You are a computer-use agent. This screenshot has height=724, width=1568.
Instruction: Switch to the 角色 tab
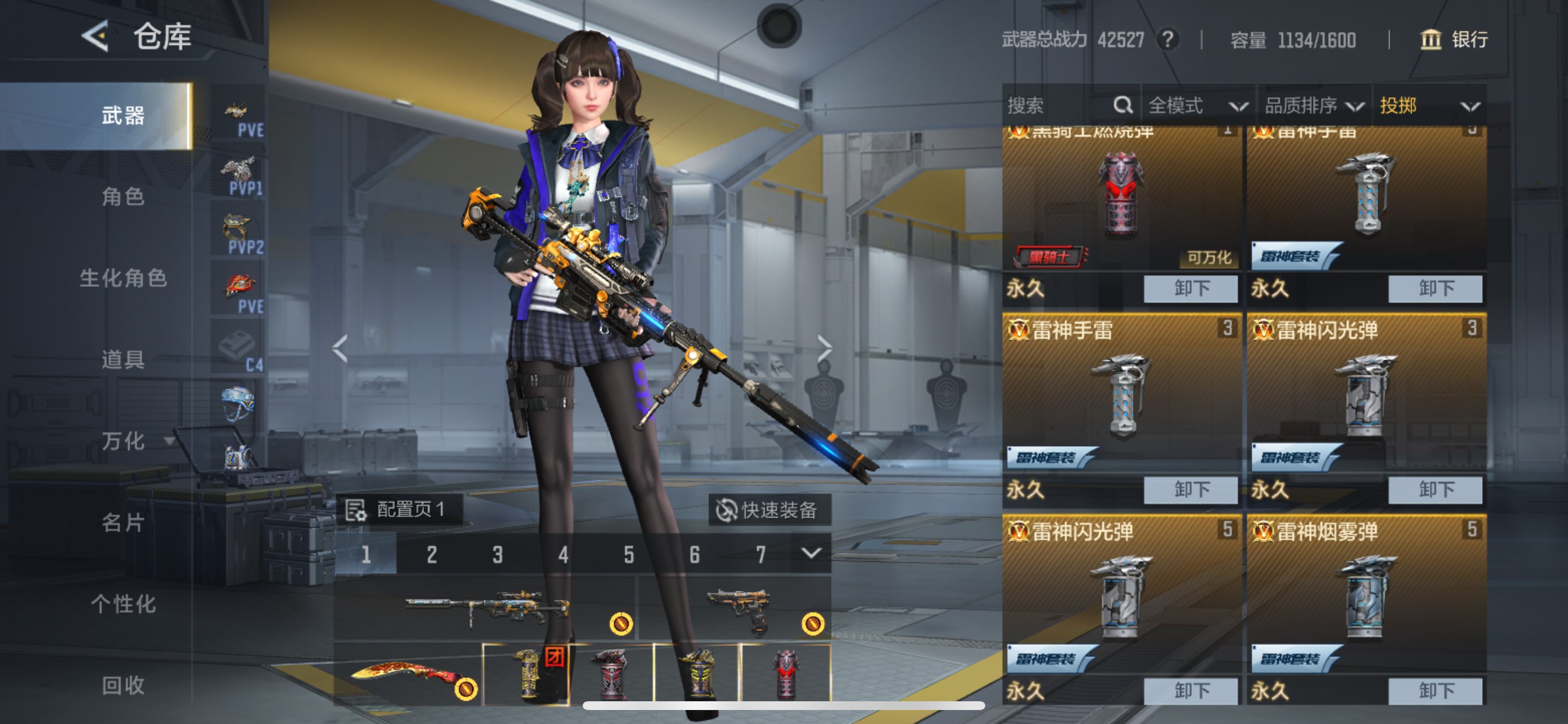[x=125, y=197]
